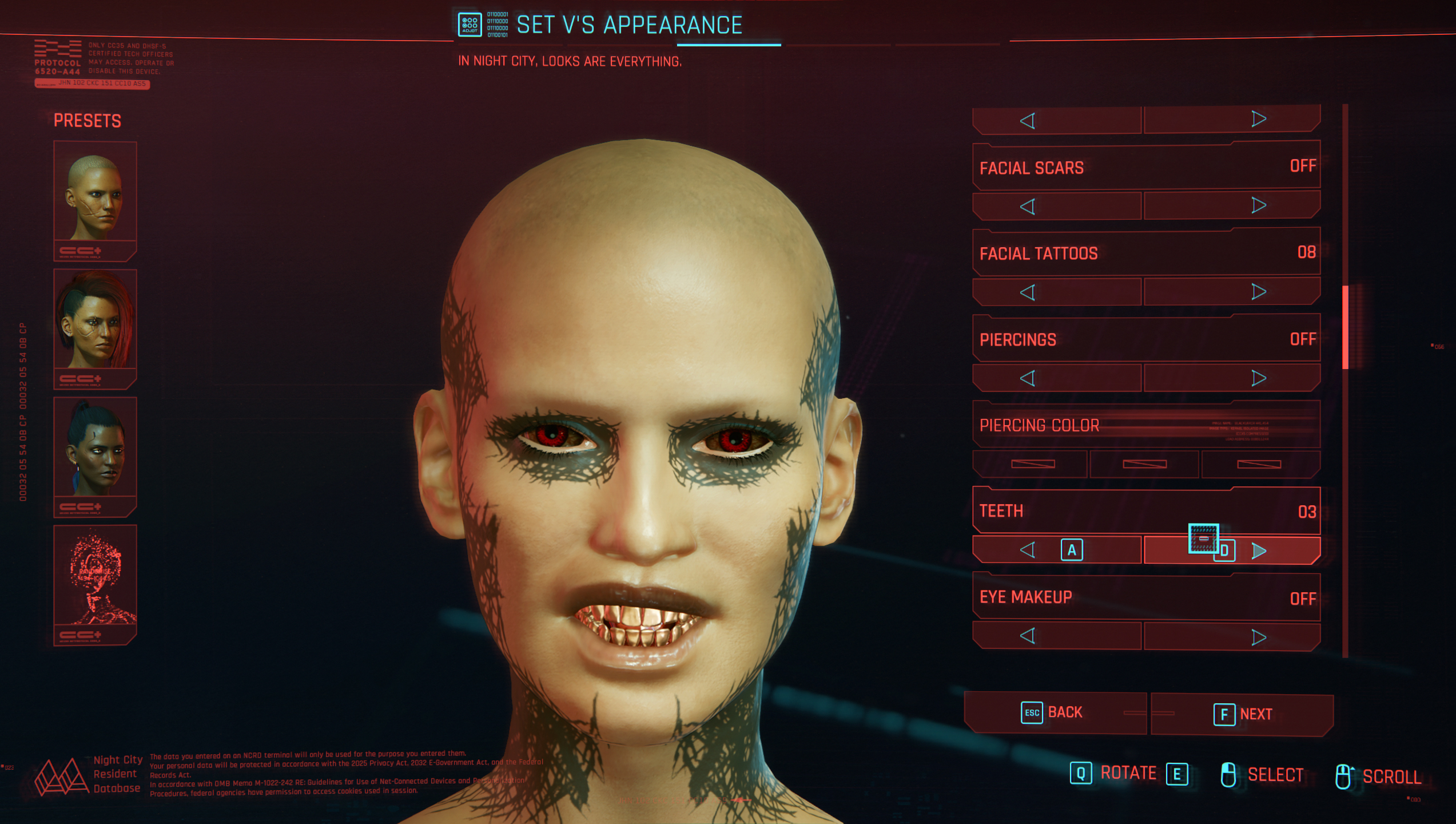Viewport: 1456px width, 824px height.
Task: Click the appearance options scrollbar thumb
Action: 1346,327
